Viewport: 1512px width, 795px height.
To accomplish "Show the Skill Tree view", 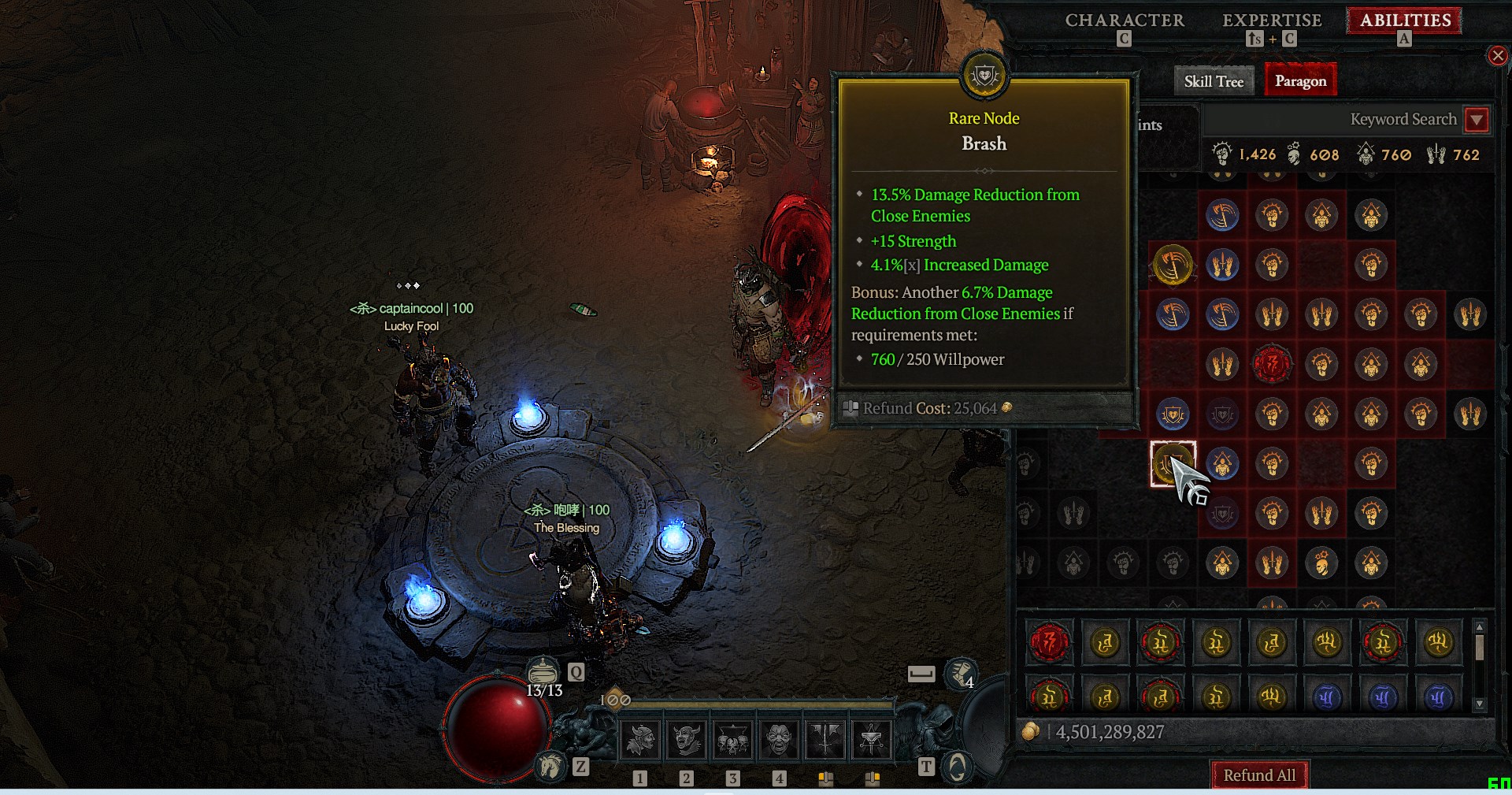I will (x=1214, y=81).
